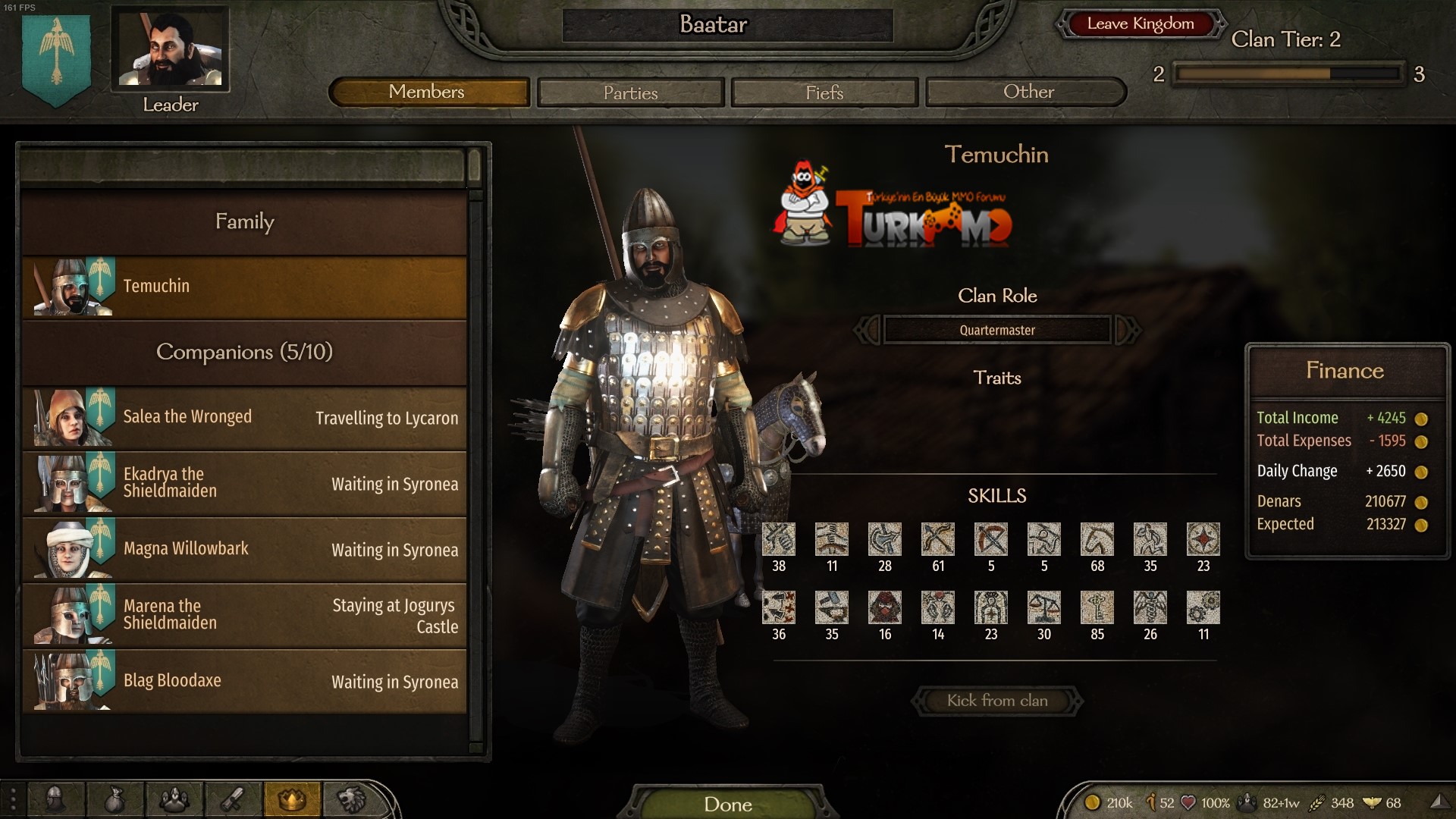Image resolution: width=1456 pixels, height=819 pixels.
Task: Select Salea the Wronged in companions list
Action: (x=244, y=417)
